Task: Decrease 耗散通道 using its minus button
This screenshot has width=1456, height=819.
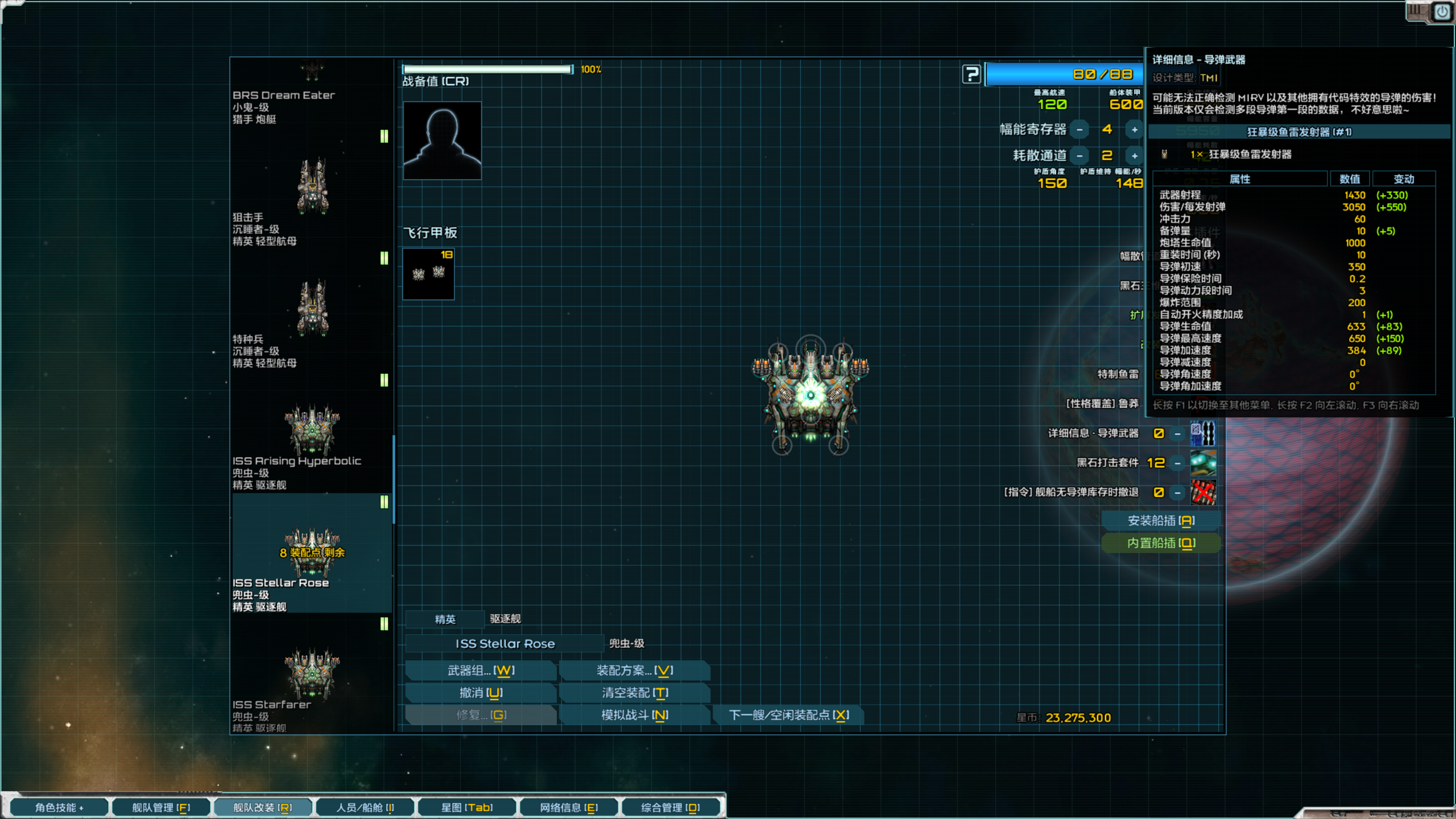Action: click(x=1078, y=155)
